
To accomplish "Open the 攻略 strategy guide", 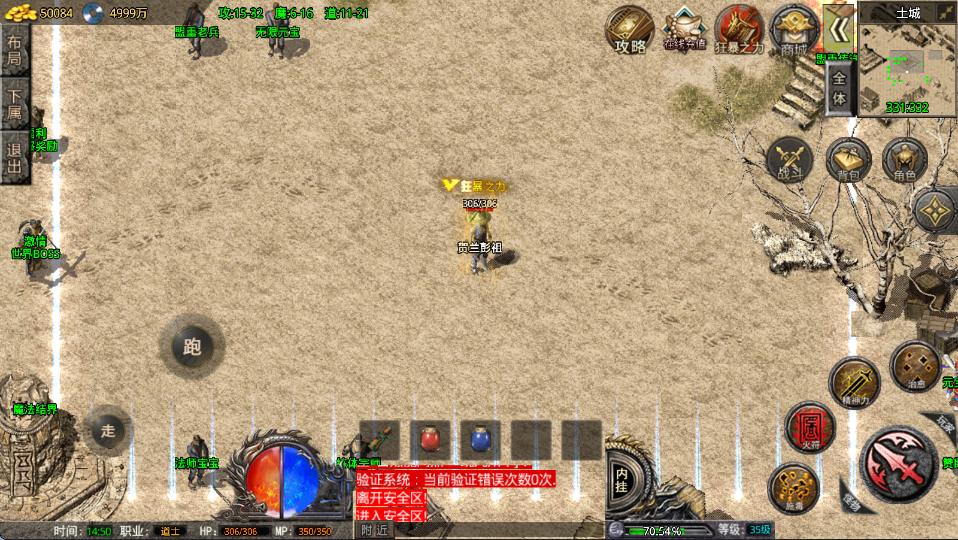I will tap(630, 30).
